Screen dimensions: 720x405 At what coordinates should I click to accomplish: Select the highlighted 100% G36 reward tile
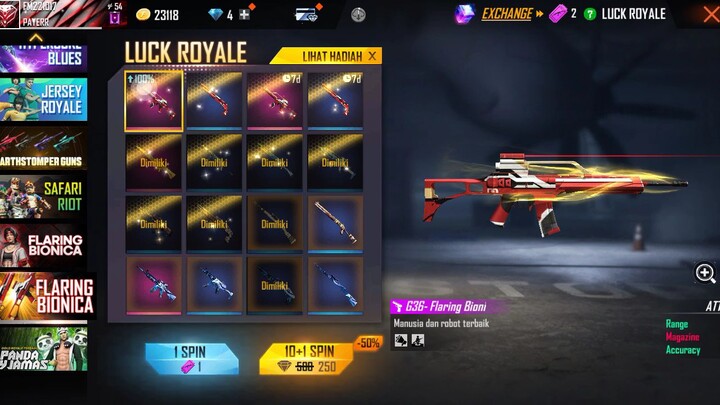tap(154, 100)
